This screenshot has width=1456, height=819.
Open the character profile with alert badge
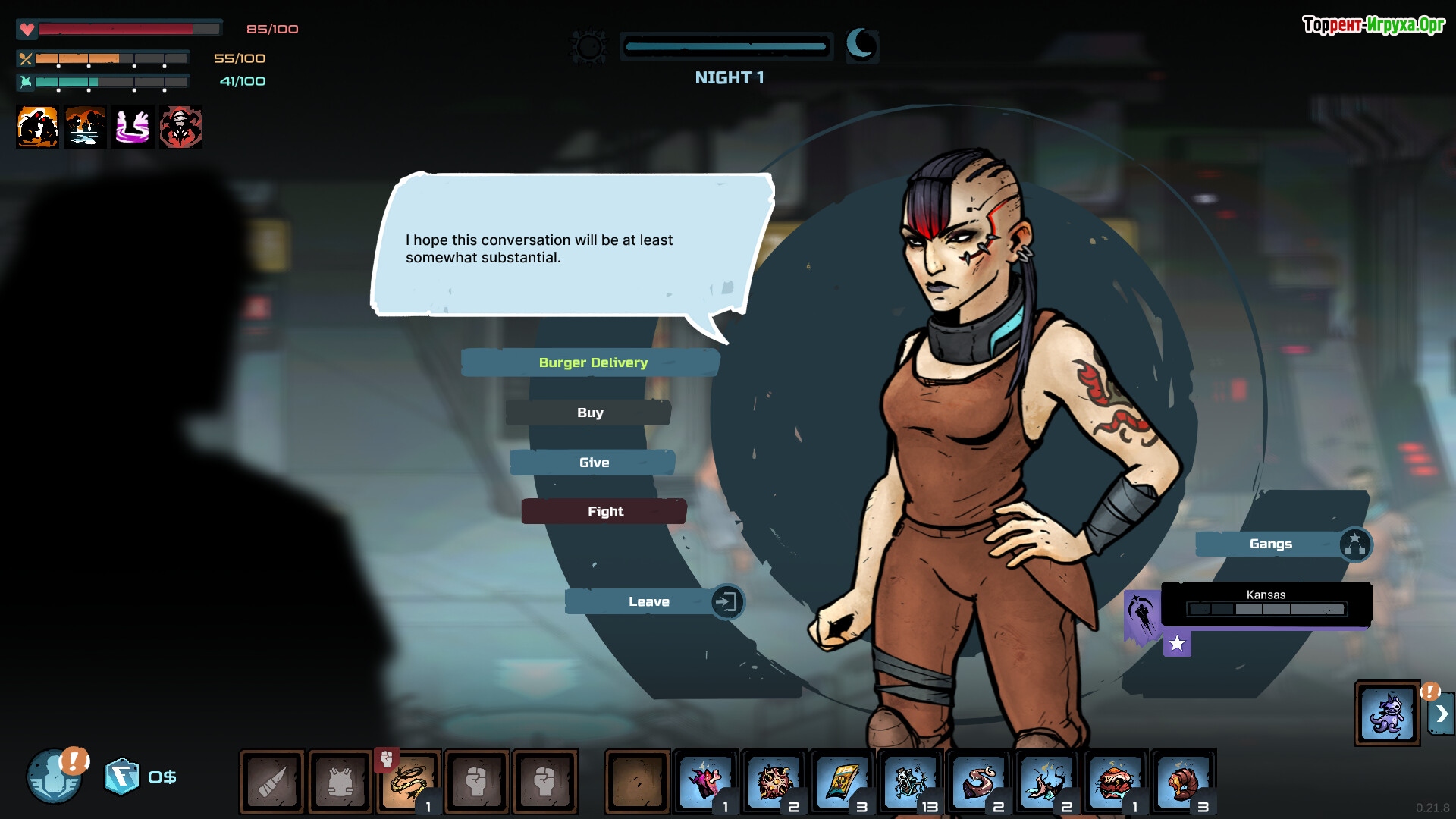[55, 776]
